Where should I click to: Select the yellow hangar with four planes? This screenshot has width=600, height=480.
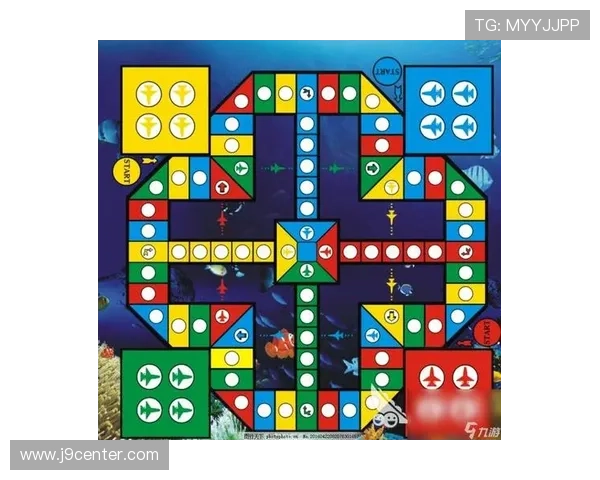click(165, 110)
